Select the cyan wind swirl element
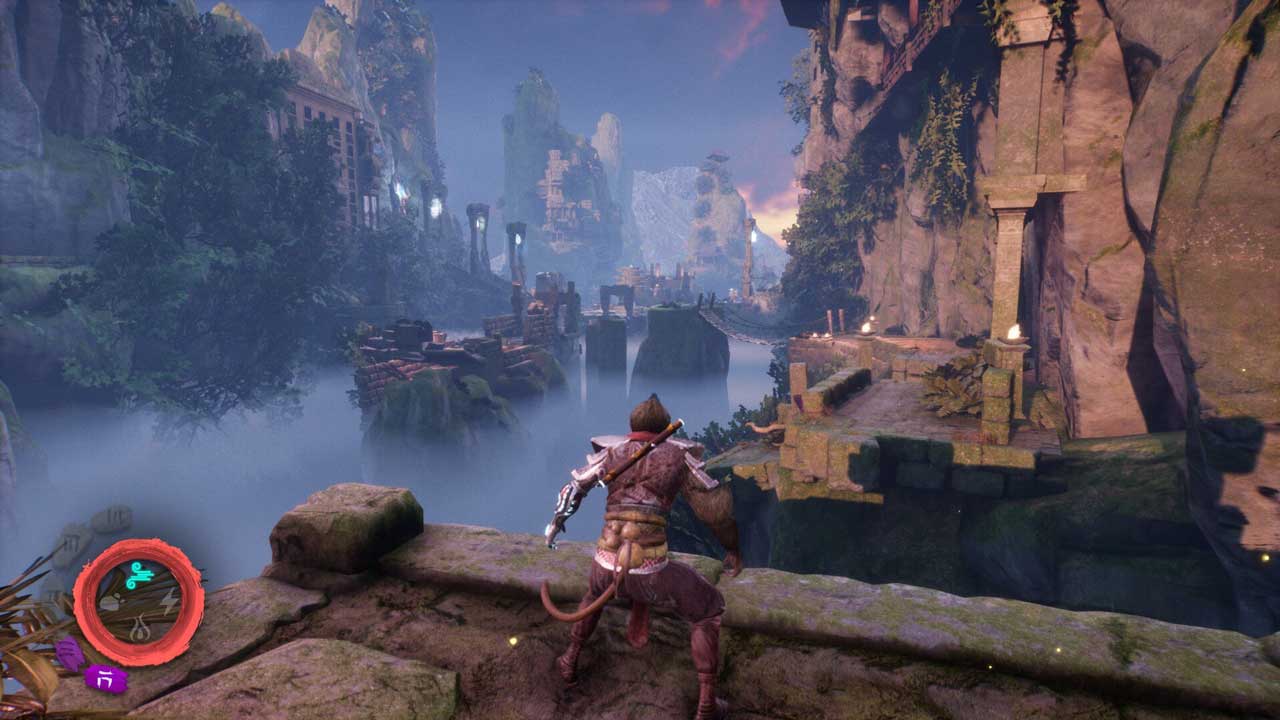The width and height of the screenshot is (1280, 720). [138, 574]
